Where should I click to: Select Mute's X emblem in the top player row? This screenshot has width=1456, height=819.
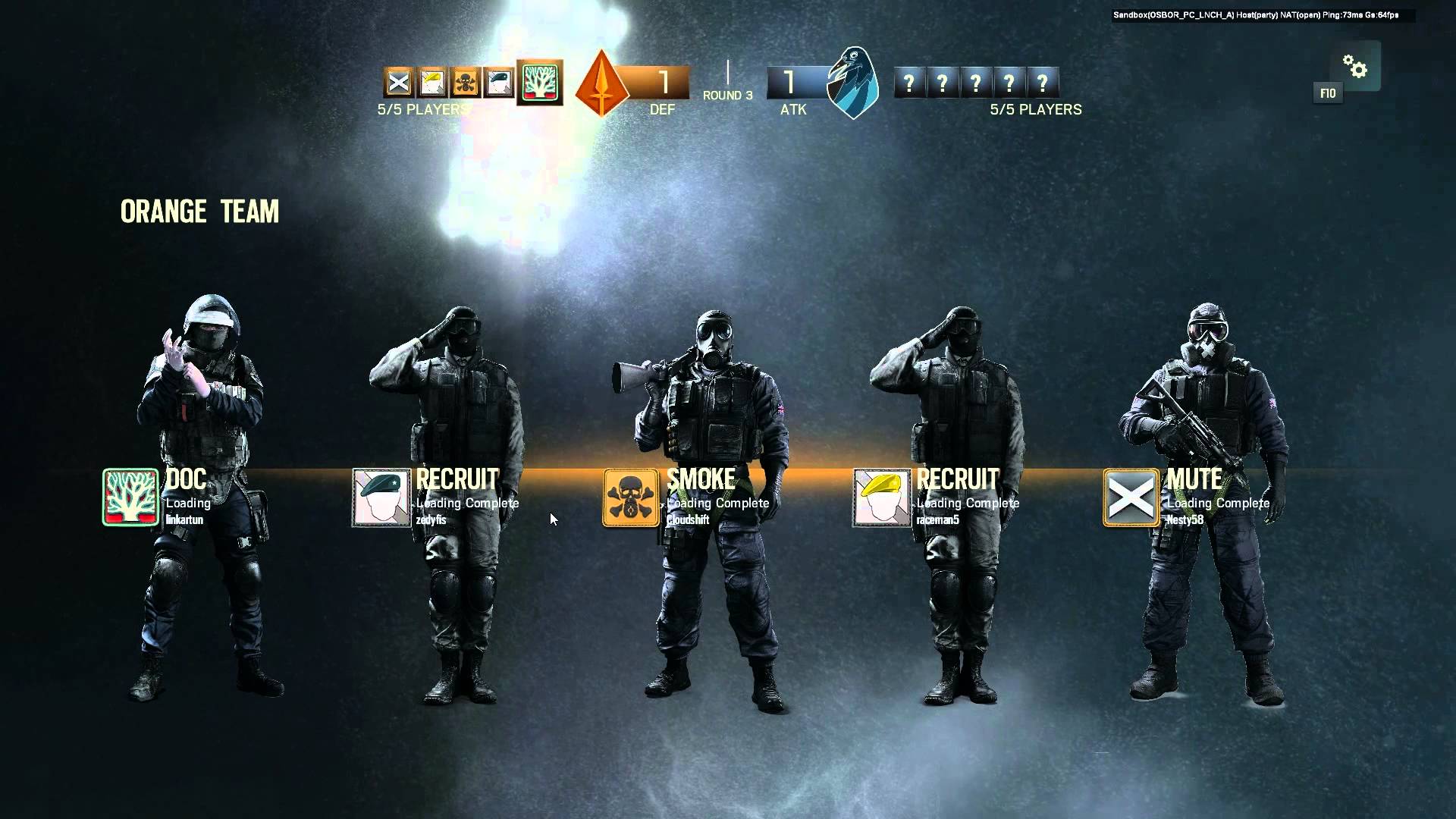click(x=397, y=82)
